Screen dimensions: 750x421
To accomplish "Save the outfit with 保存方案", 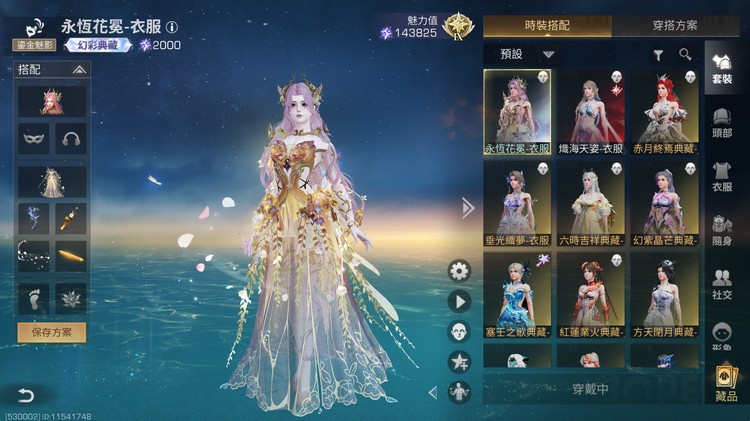I will click(52, 332).
